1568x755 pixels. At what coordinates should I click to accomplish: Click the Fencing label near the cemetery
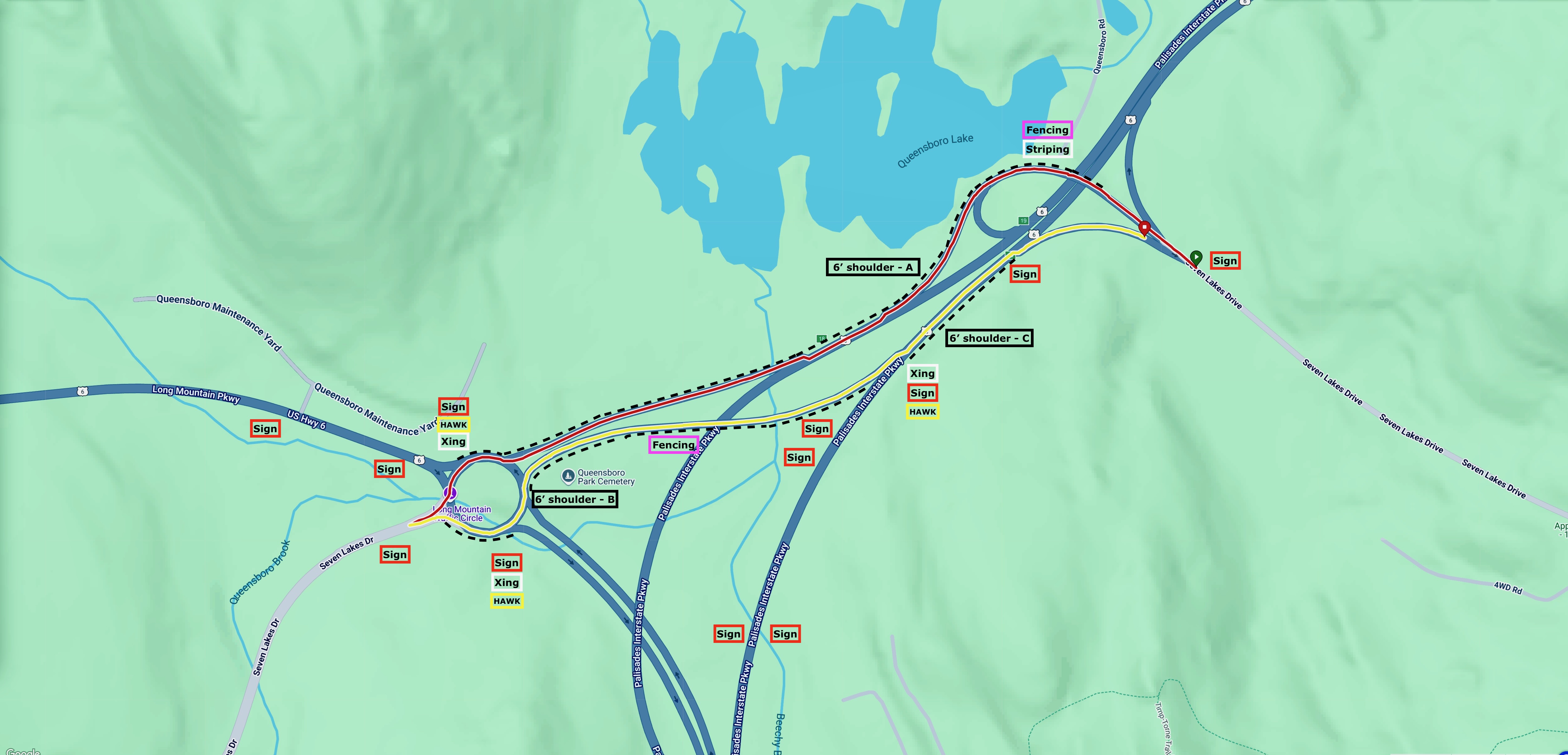673,445
